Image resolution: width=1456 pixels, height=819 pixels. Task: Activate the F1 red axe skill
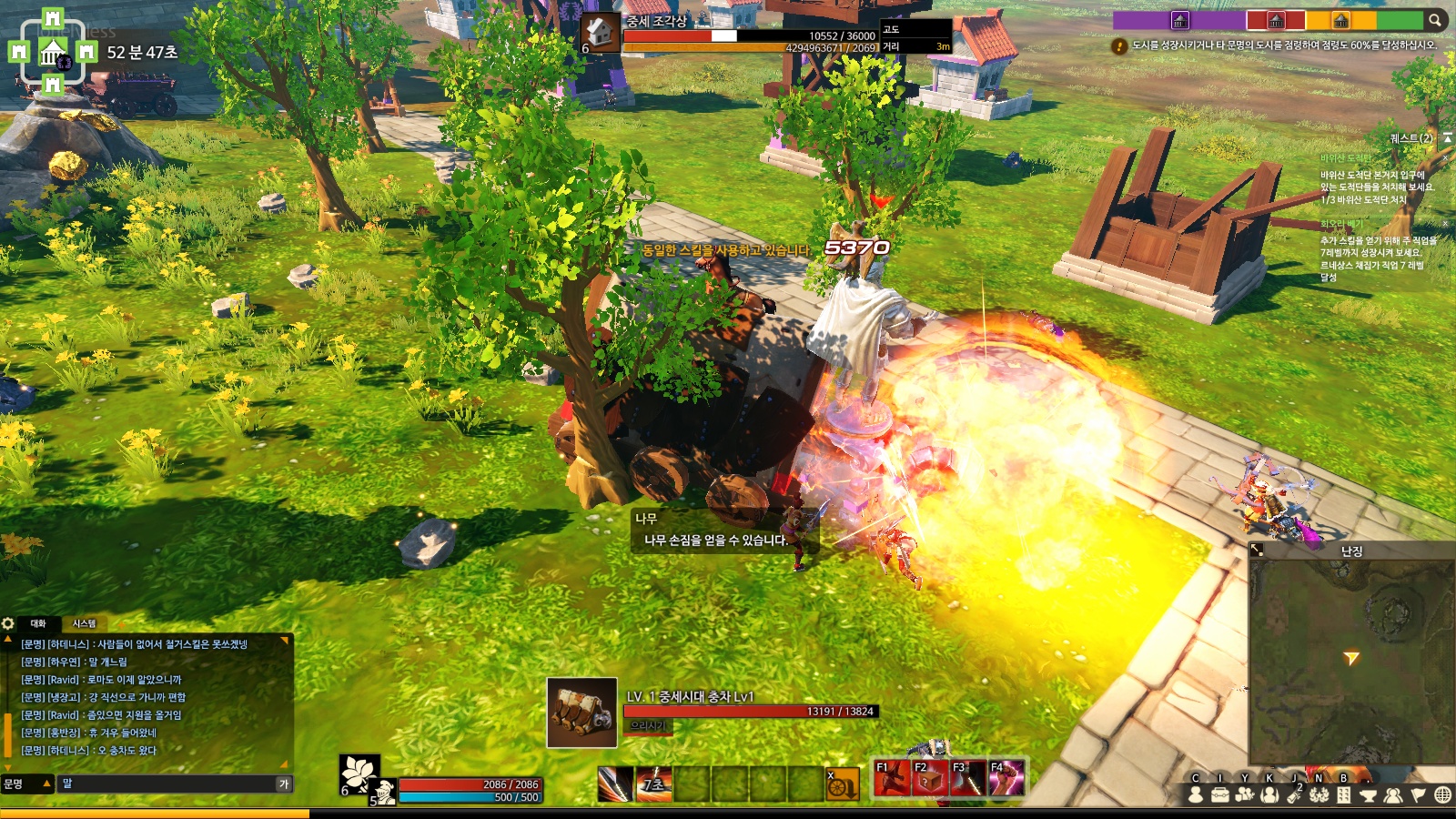(x=891, y=779)
